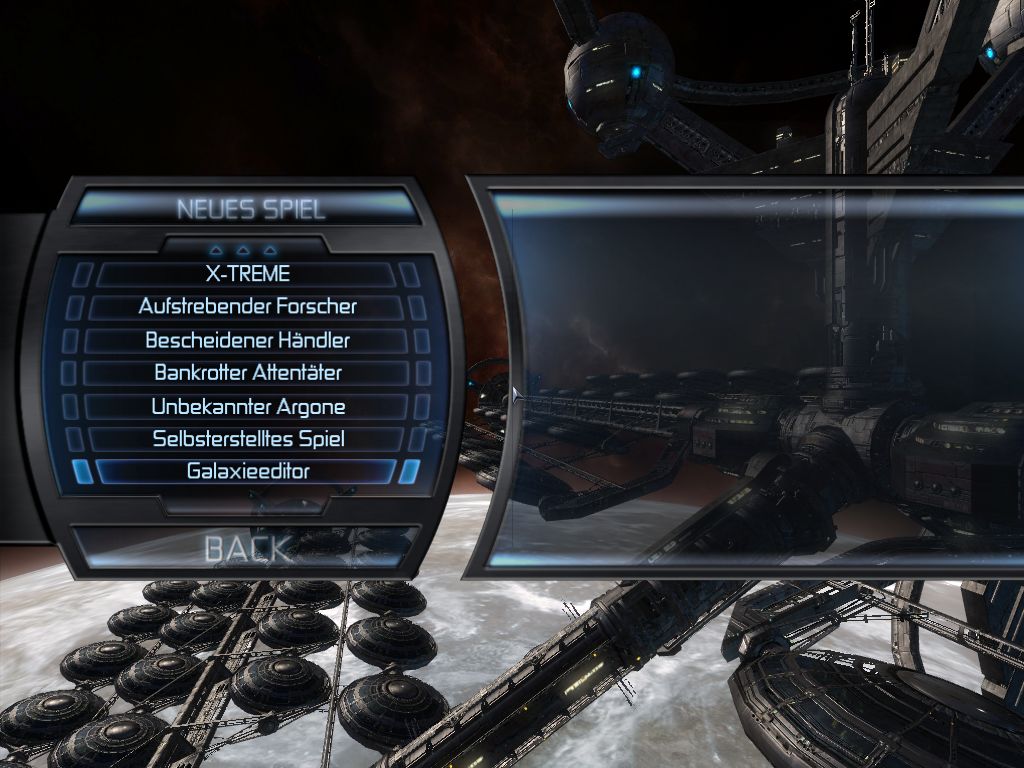The height and width of the screenshot is (768, 1024).
Task: Choose Aufstrebender Forscher start option
Action: [x=247, y=306]
